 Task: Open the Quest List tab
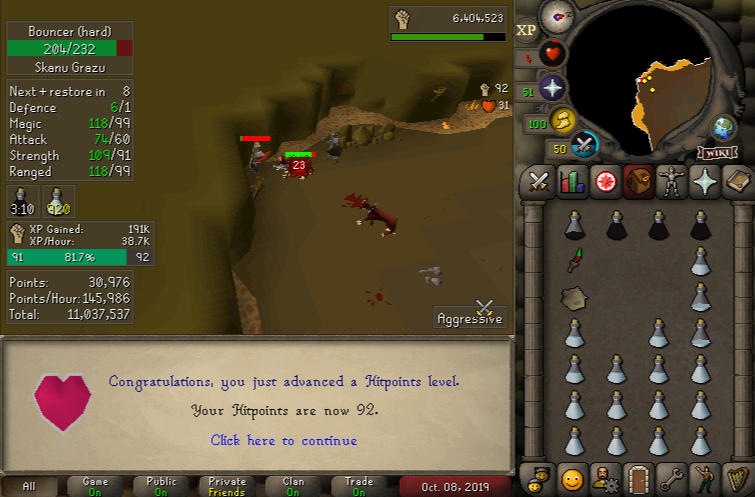[605, 181]
